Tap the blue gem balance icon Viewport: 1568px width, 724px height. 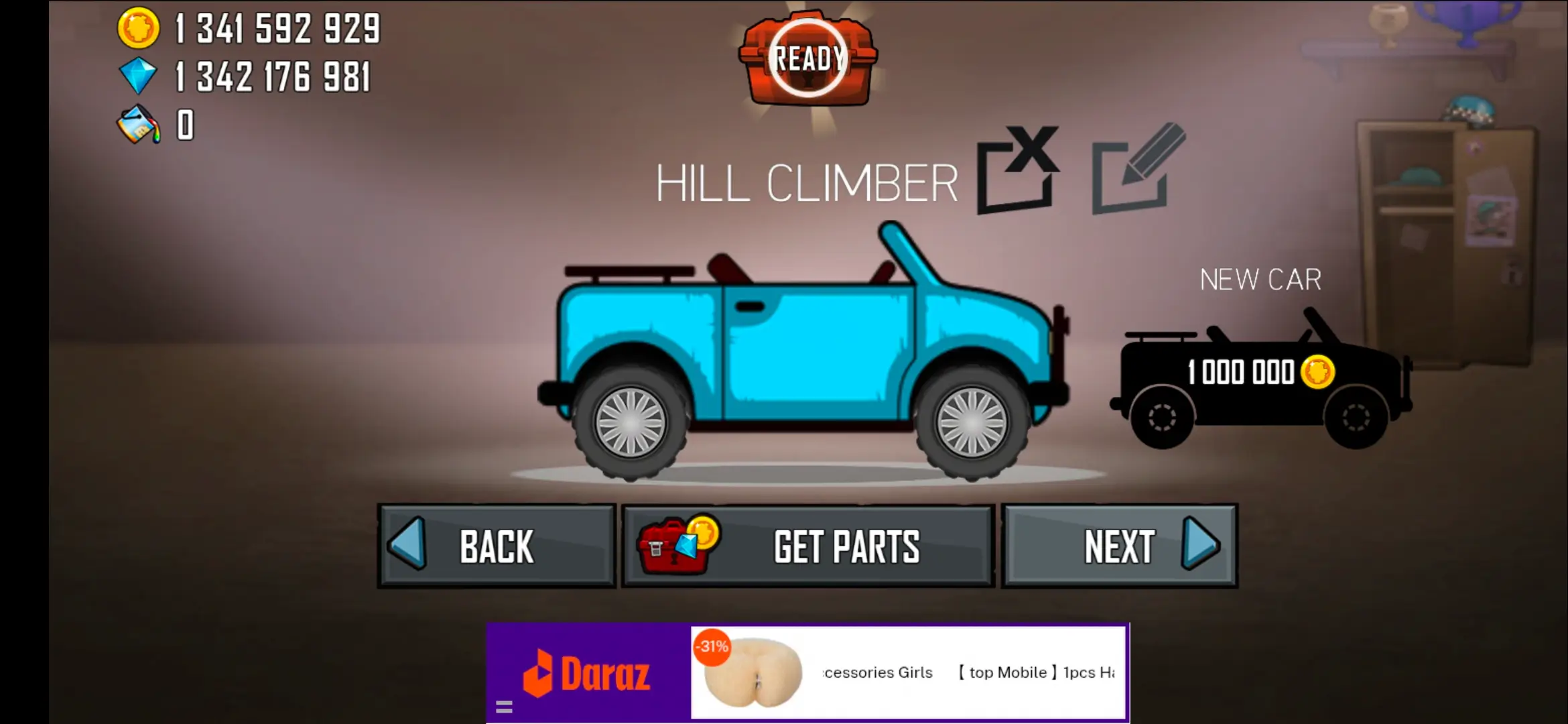click(x=139, y=76)
